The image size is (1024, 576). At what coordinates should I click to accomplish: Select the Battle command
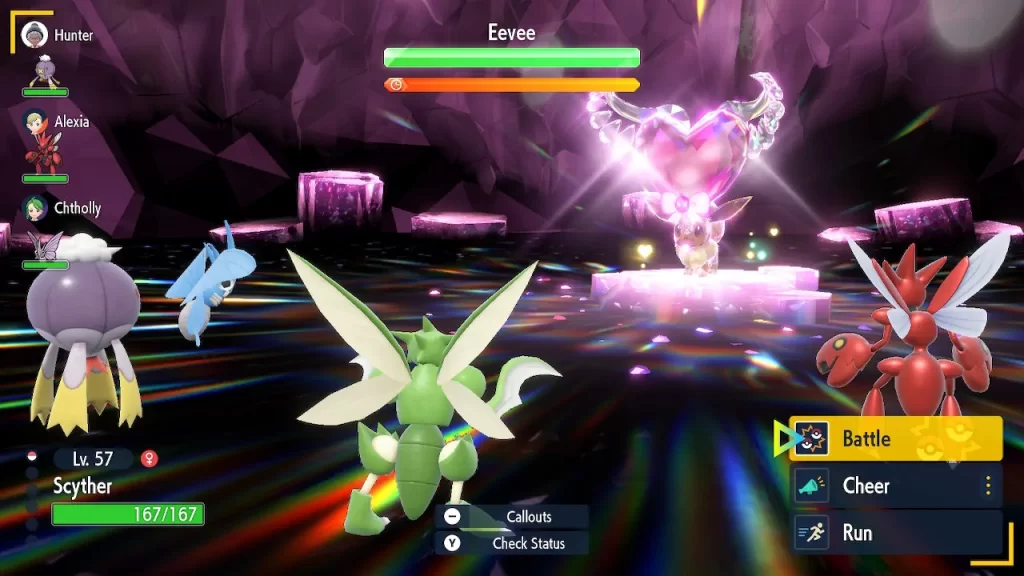click(895, 438)
